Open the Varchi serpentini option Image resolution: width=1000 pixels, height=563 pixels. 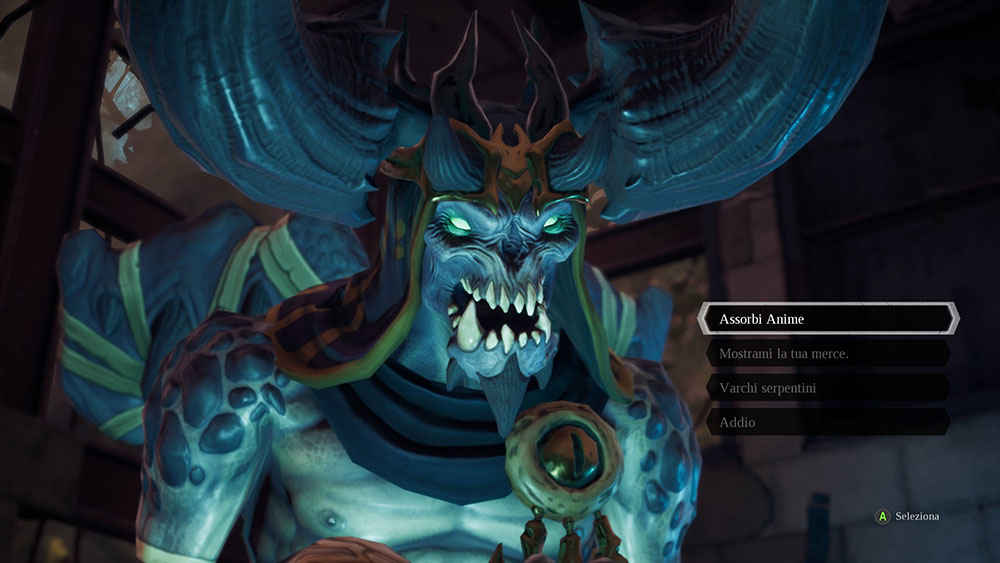point(827,387)
